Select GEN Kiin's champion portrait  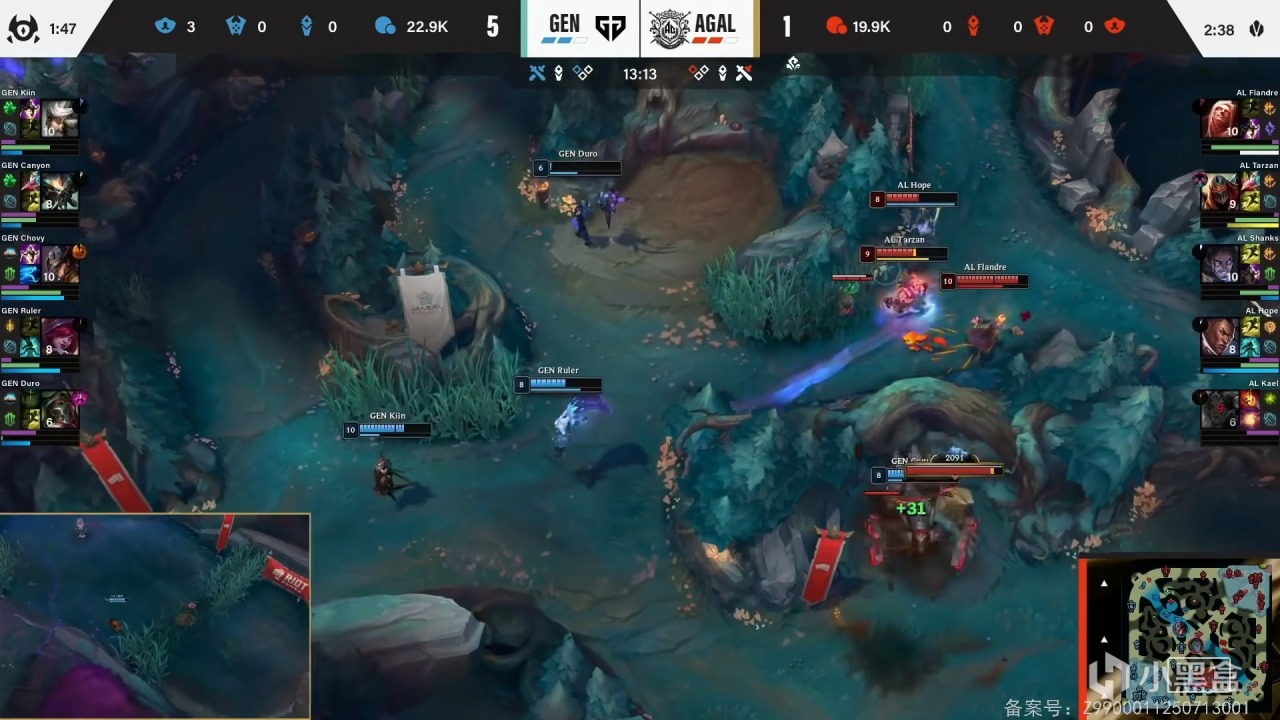pos(59,118)
